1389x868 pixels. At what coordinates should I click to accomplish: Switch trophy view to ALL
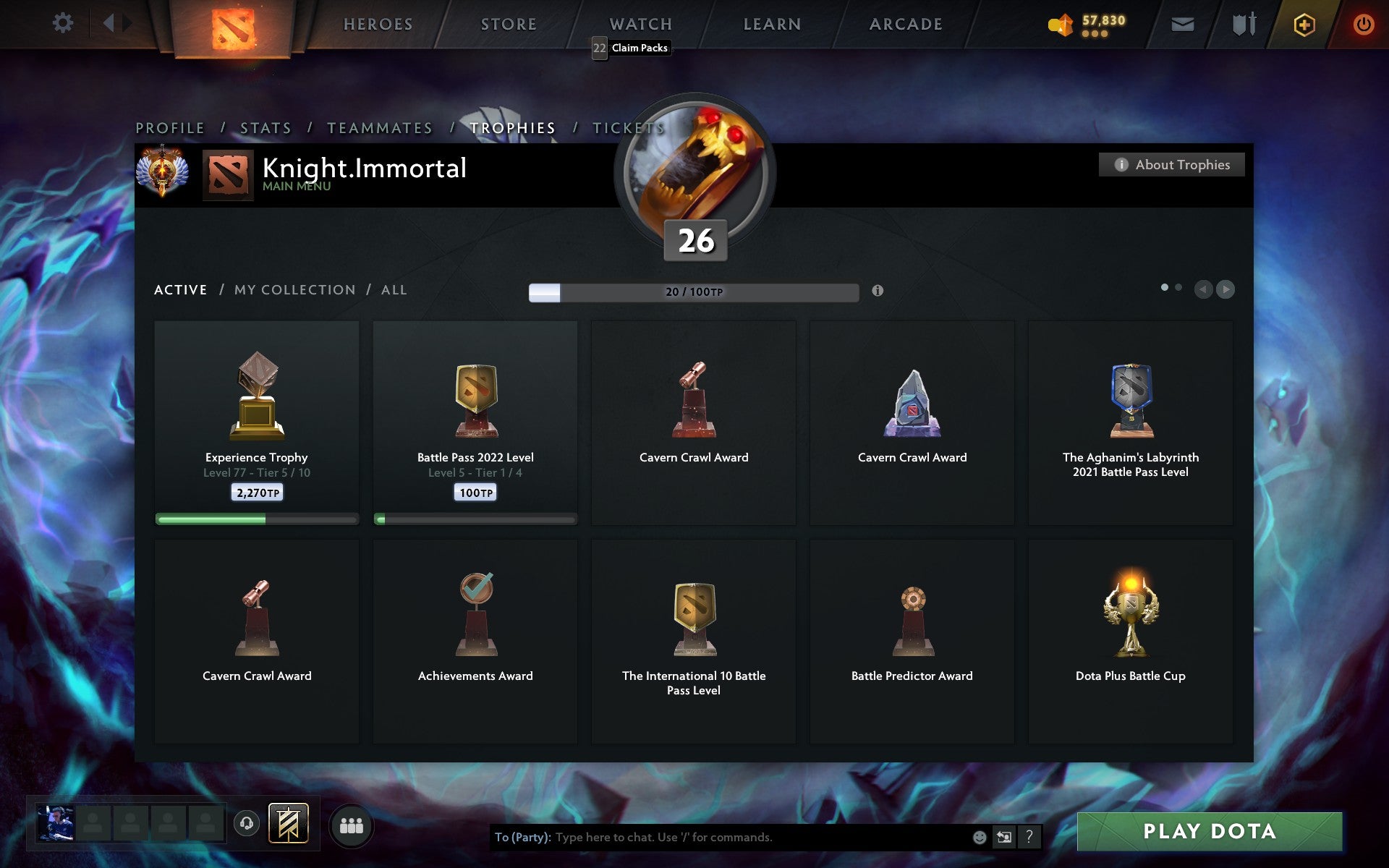point(394,289)
